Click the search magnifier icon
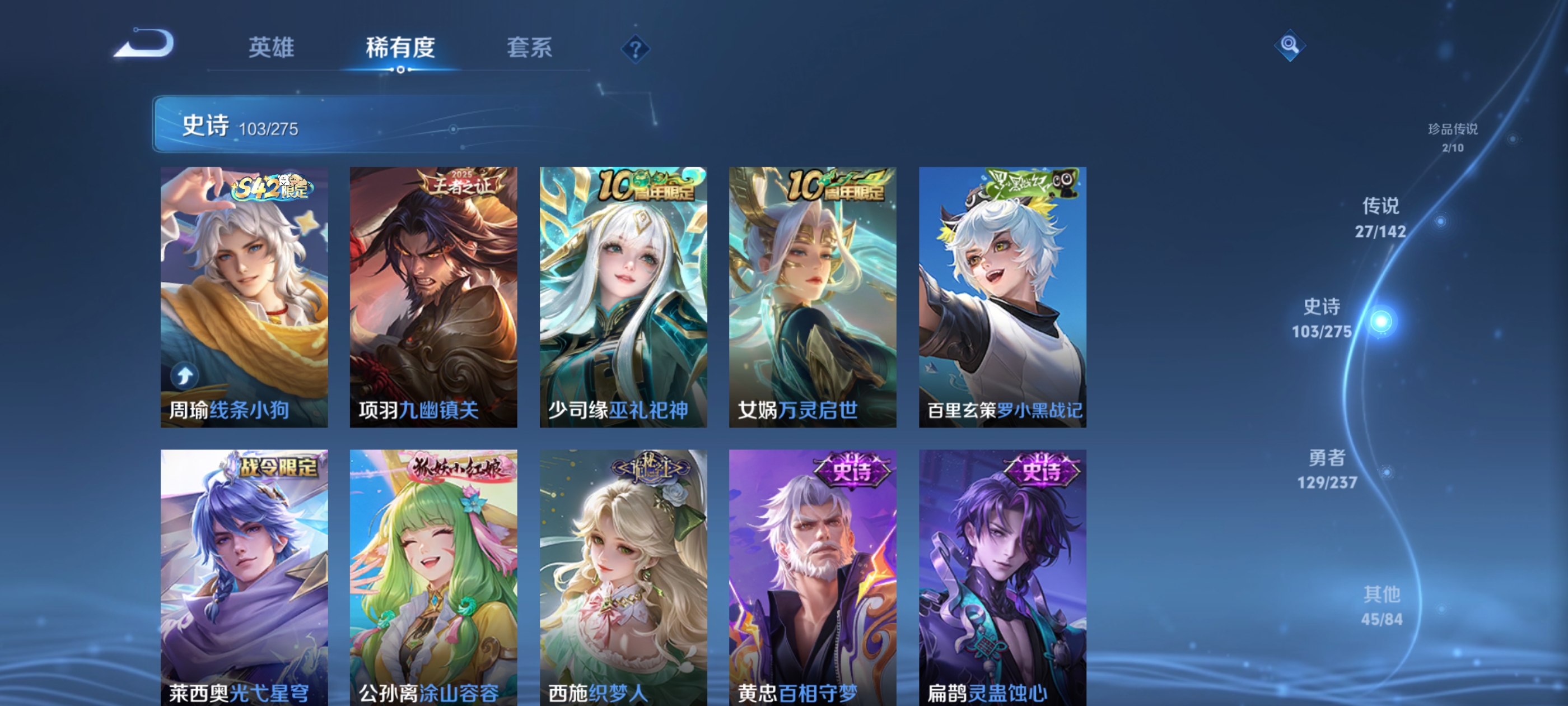Image resolution: width=1568 pixels, height=706 pixels. click(x=1290, y=46)
